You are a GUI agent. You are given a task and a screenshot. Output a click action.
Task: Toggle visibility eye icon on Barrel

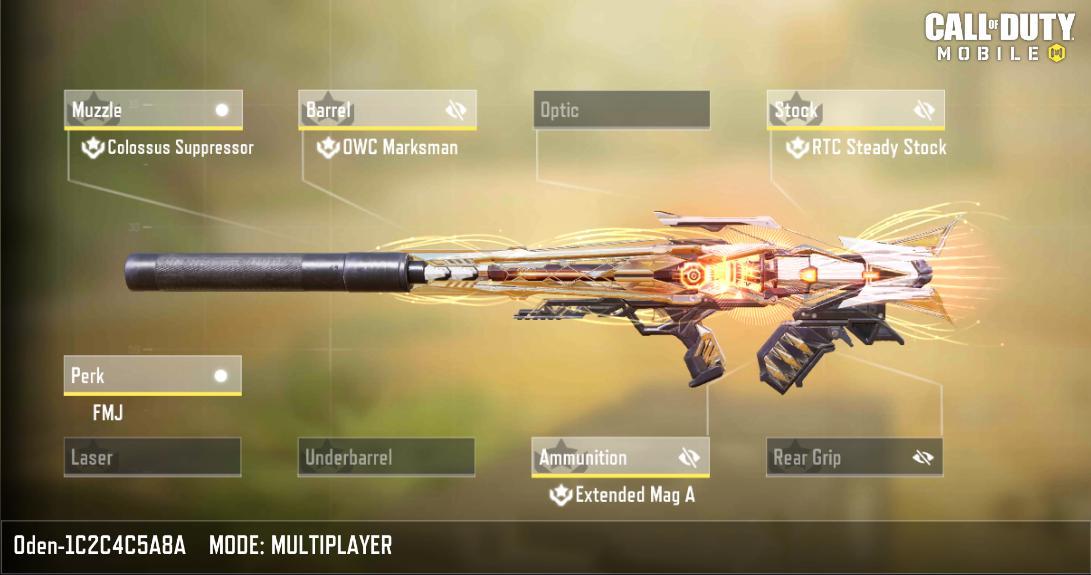click(x=456, y=110)
